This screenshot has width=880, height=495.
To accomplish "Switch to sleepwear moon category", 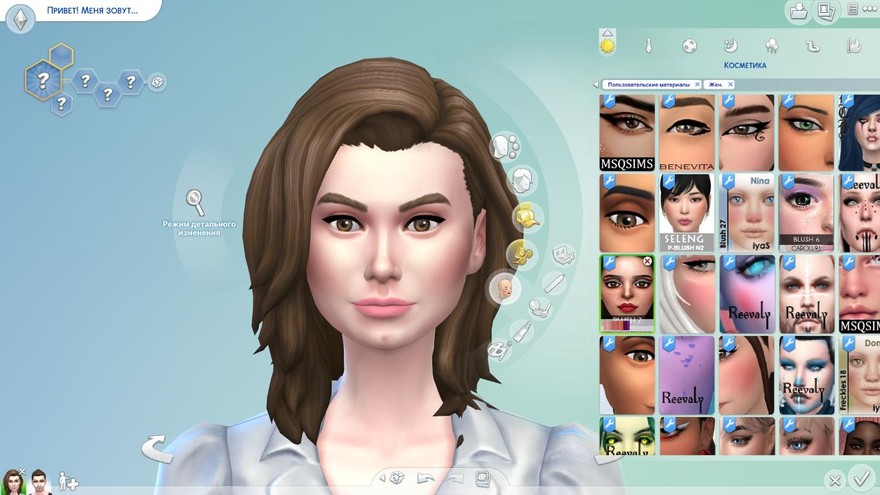I will (x=730, y=46).
